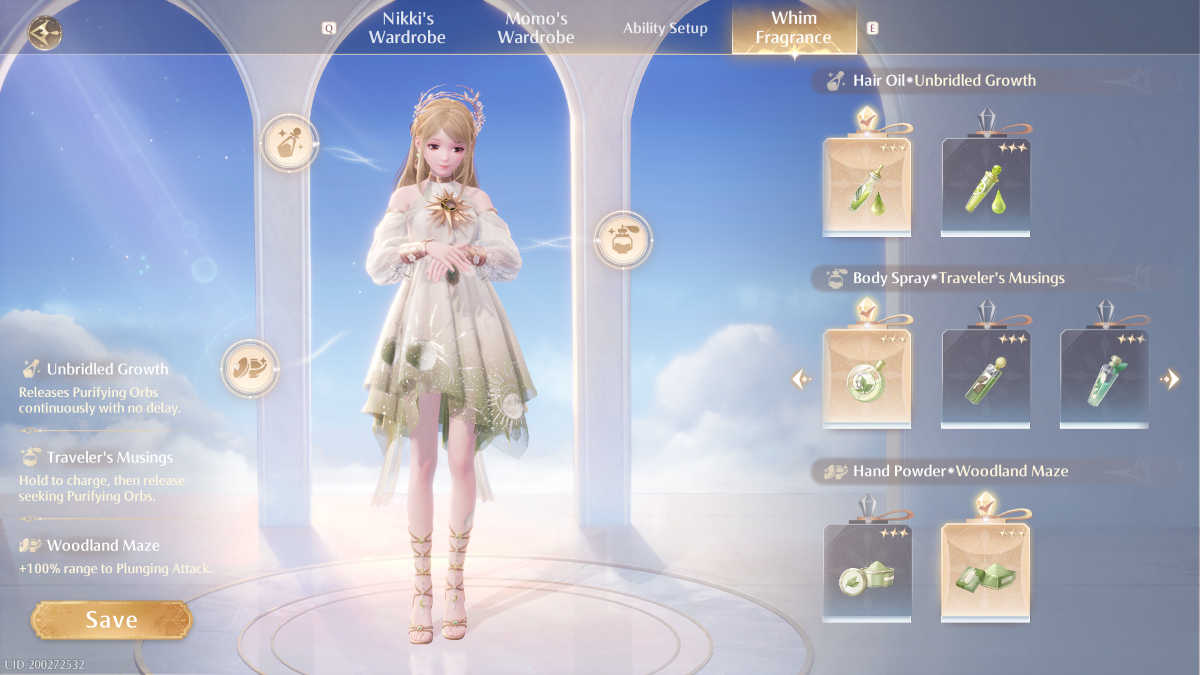
Task: Open Momo's Wardrobe tab
Action: pyautogui.click(x=536, y=28)
